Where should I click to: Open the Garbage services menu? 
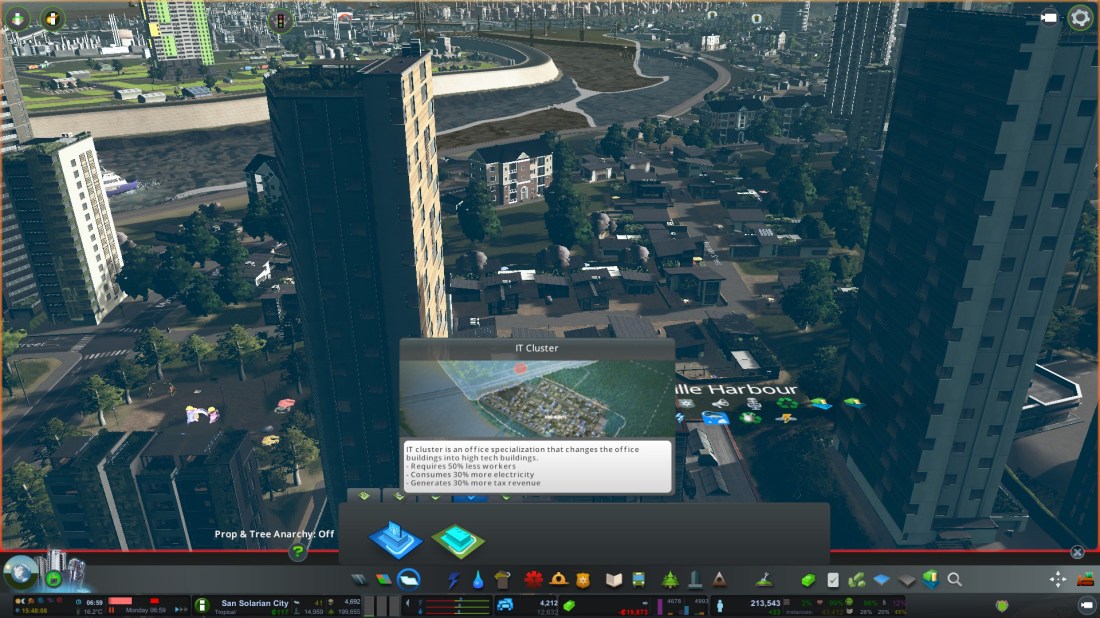click(502, 580)
